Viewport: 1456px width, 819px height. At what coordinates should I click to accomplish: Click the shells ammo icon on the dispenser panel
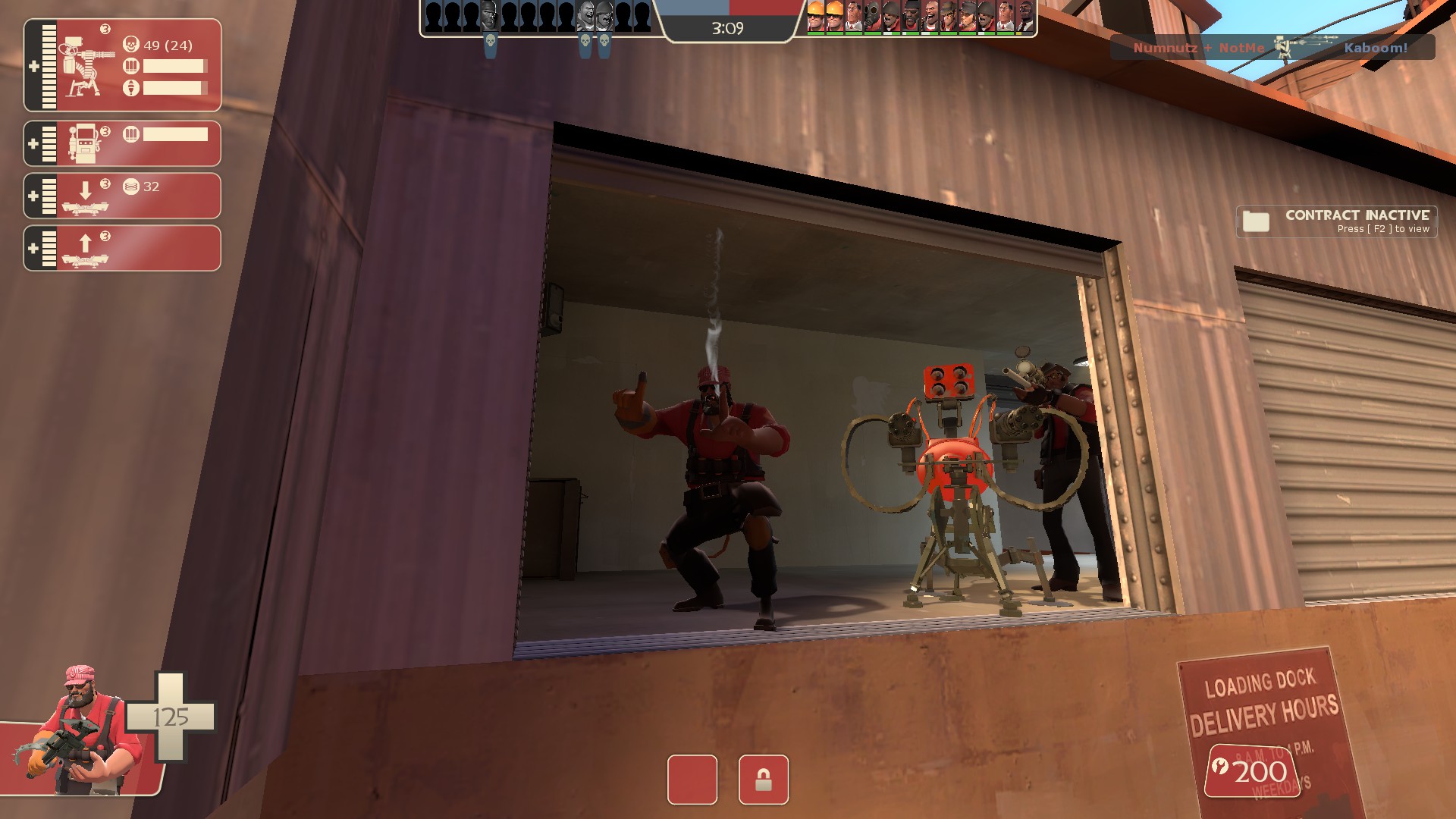[132, 134]
